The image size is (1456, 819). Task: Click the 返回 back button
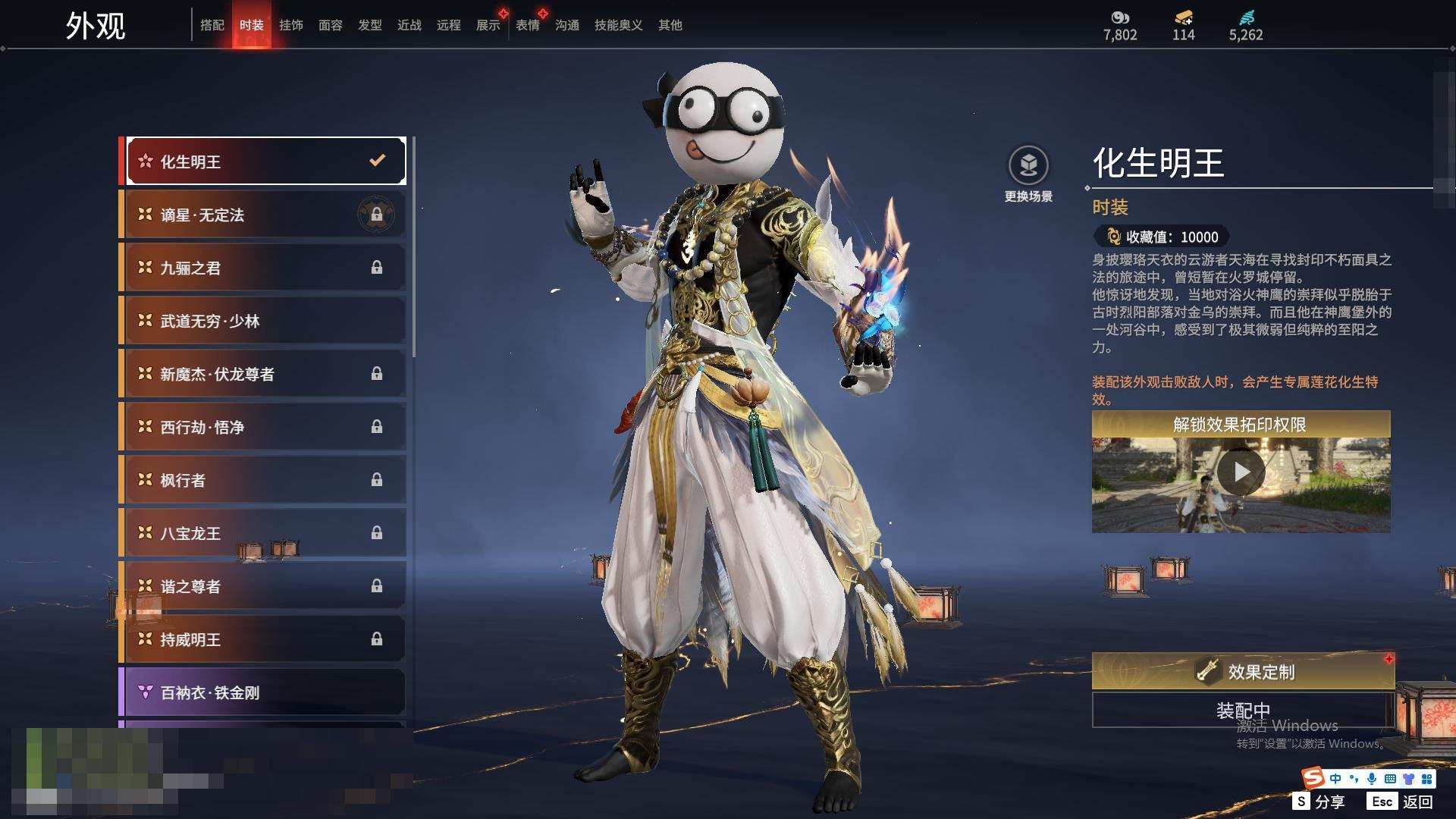(1402, 802)
